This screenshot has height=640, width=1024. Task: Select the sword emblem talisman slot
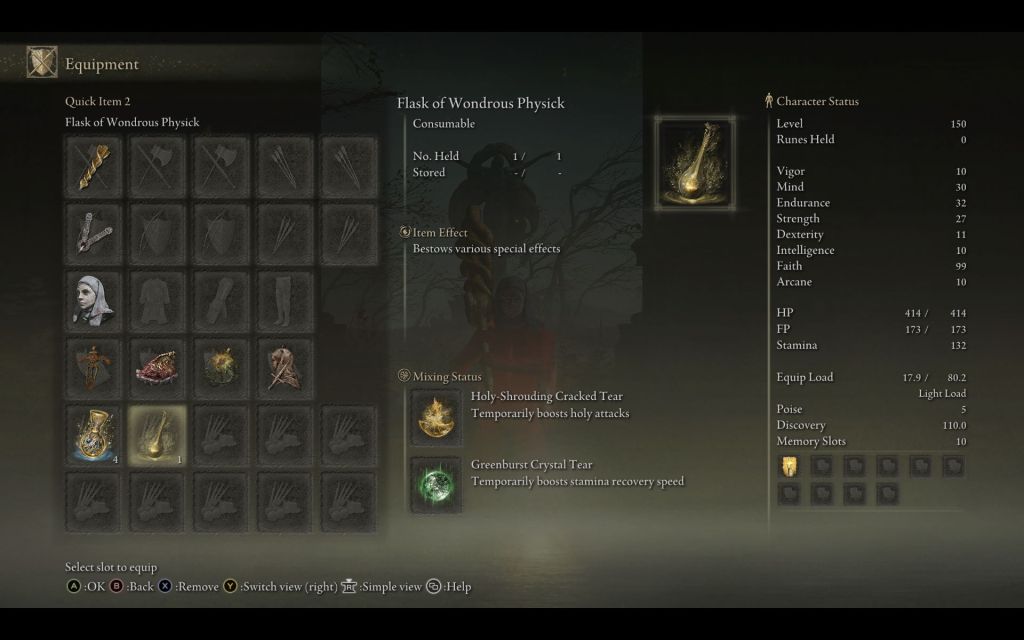point(94,367)
